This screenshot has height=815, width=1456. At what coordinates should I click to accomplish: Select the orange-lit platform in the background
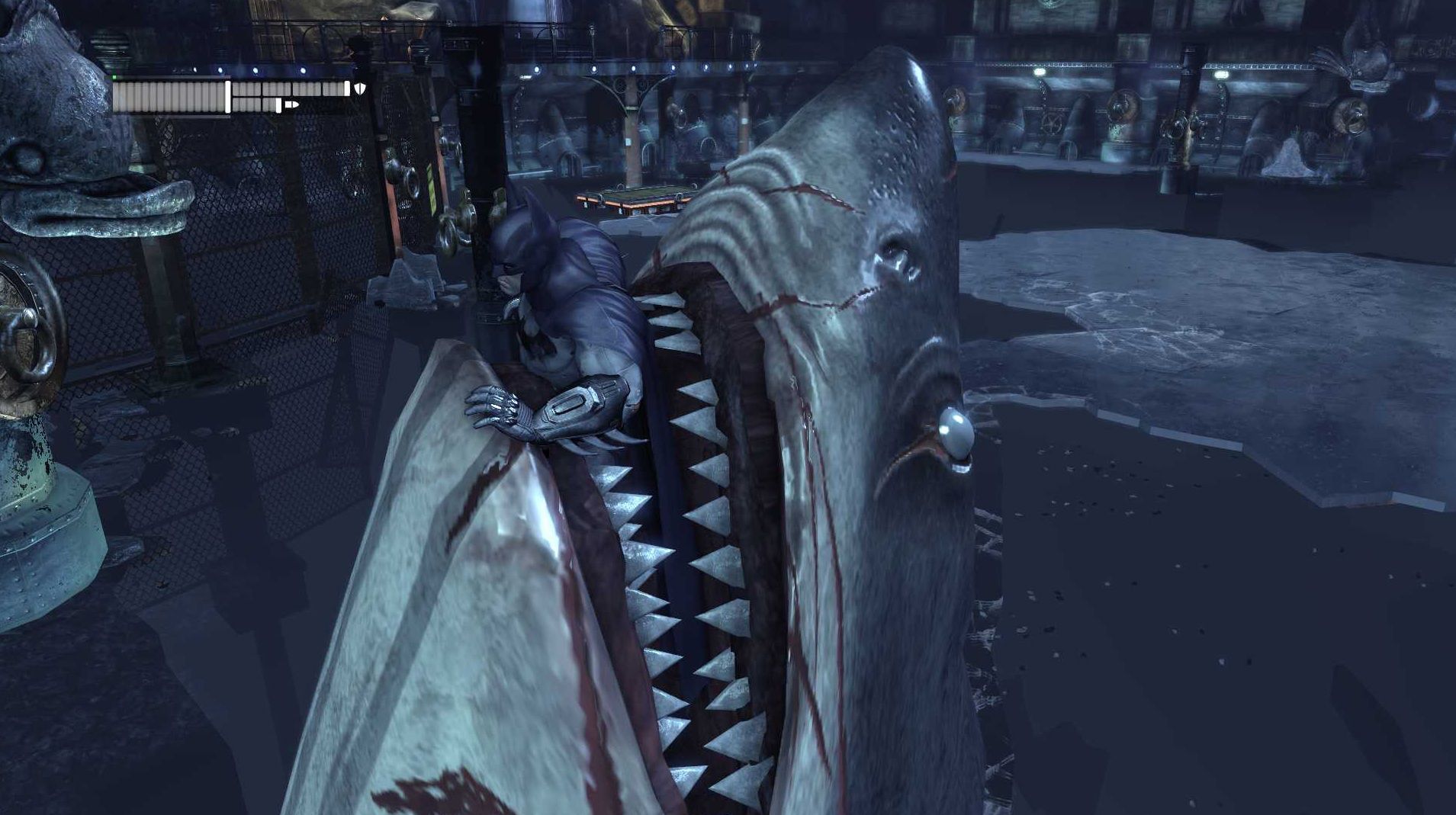[633, 200]
